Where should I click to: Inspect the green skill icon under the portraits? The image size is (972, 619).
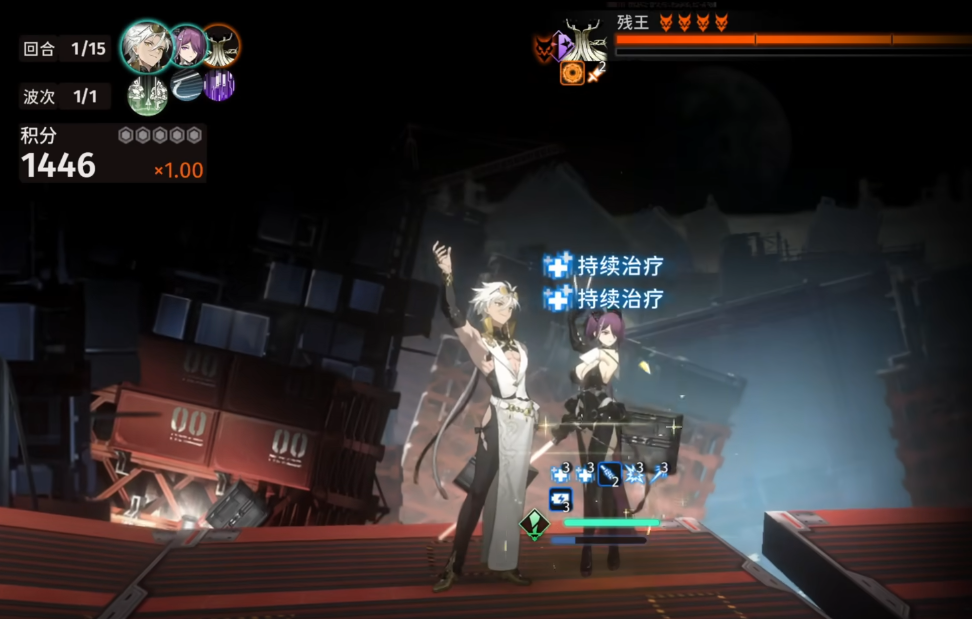click(147, 93)
